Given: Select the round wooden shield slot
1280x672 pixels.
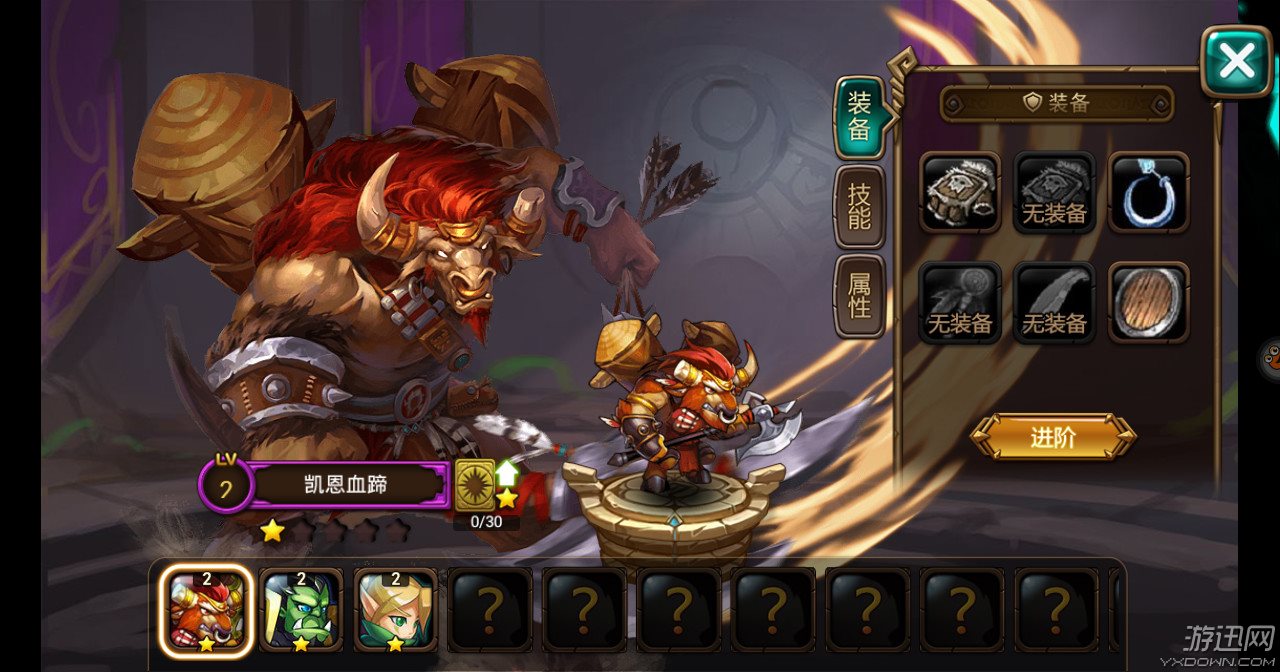Looking at the screenshot, I should [1148, 302].
